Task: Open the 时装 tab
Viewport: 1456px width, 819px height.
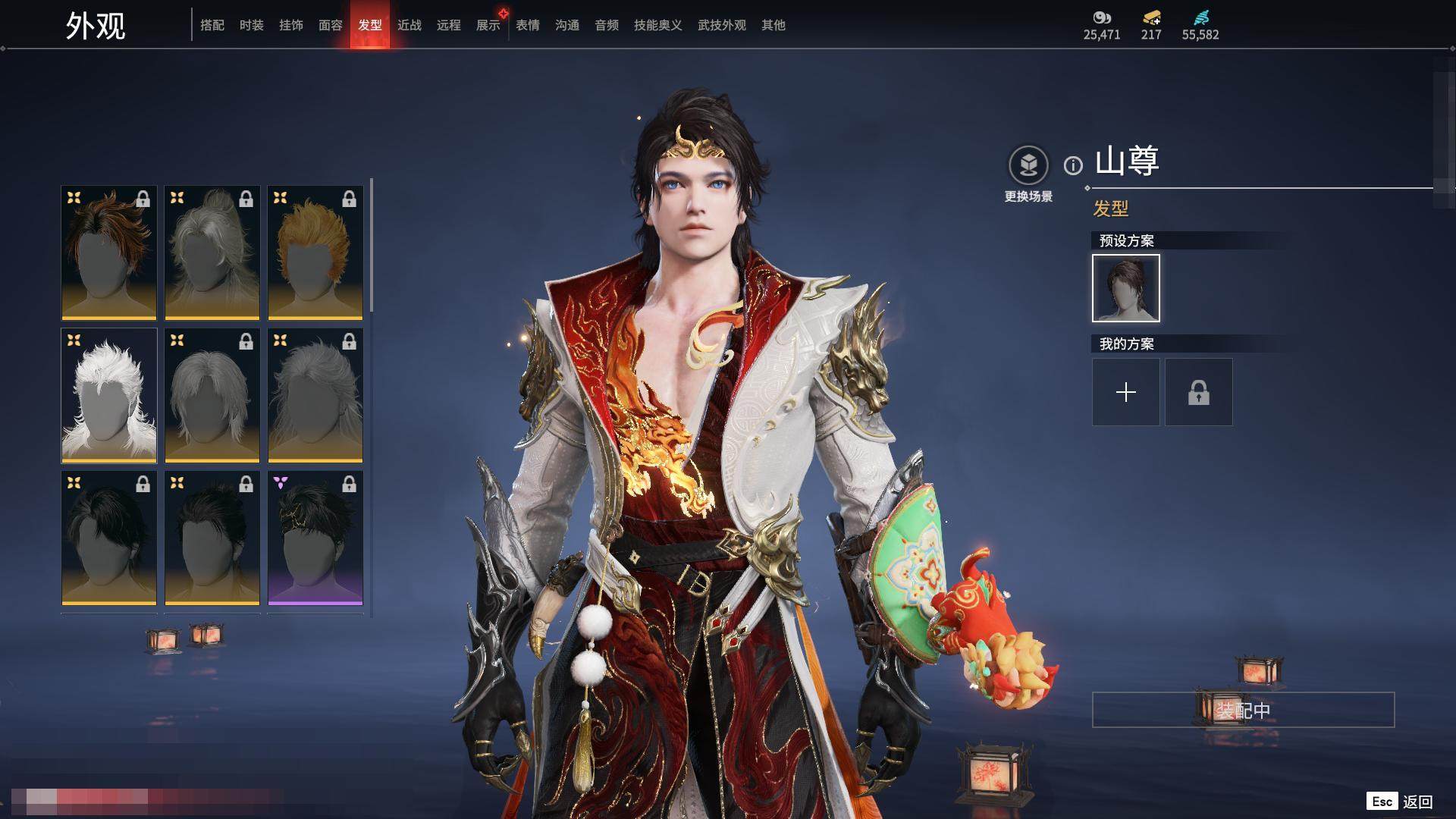Action: 252,25
